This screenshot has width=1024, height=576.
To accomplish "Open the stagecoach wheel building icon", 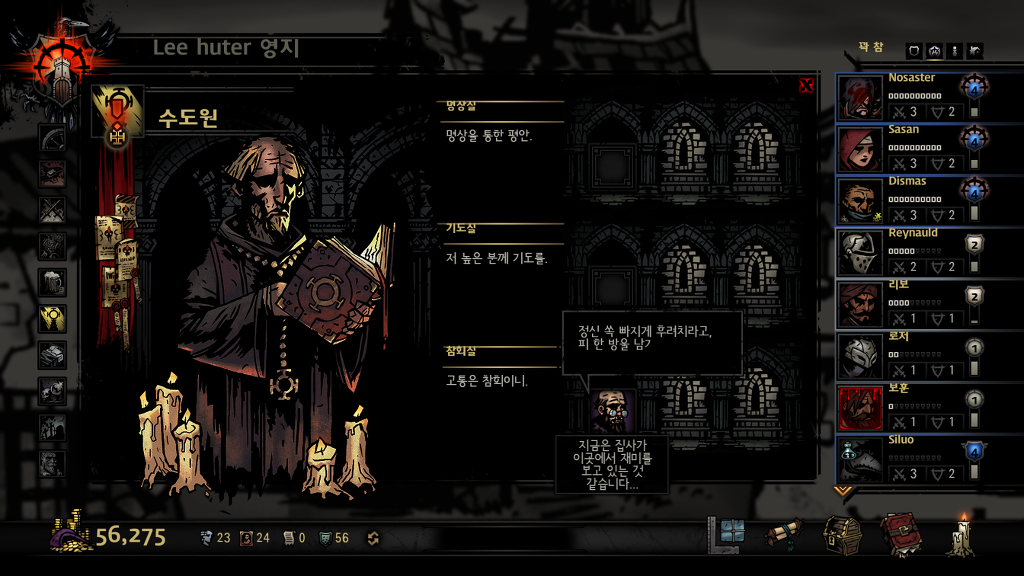I will point(52,138).
